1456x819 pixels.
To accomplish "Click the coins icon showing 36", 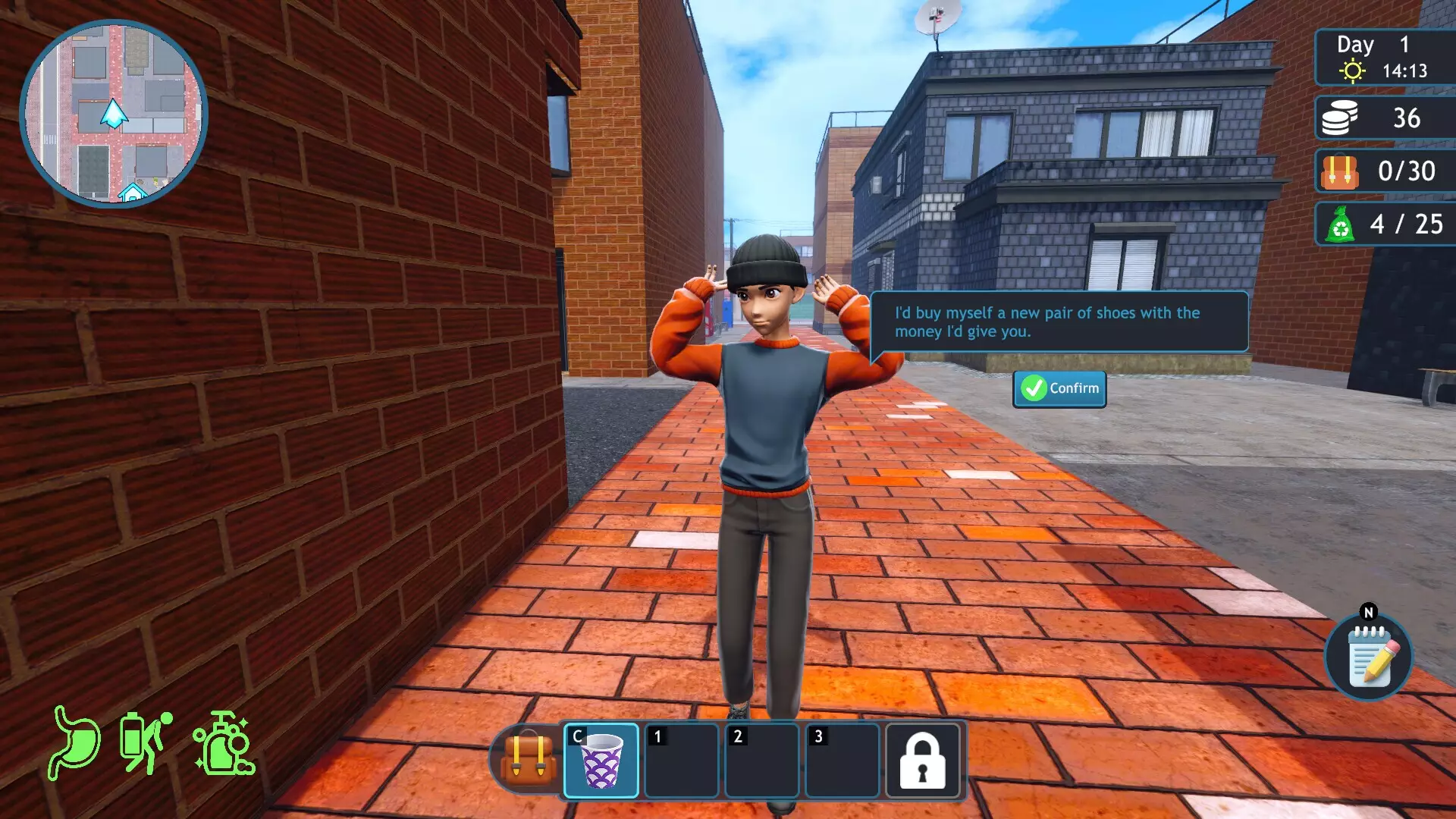I will [x=1341, y=118].
